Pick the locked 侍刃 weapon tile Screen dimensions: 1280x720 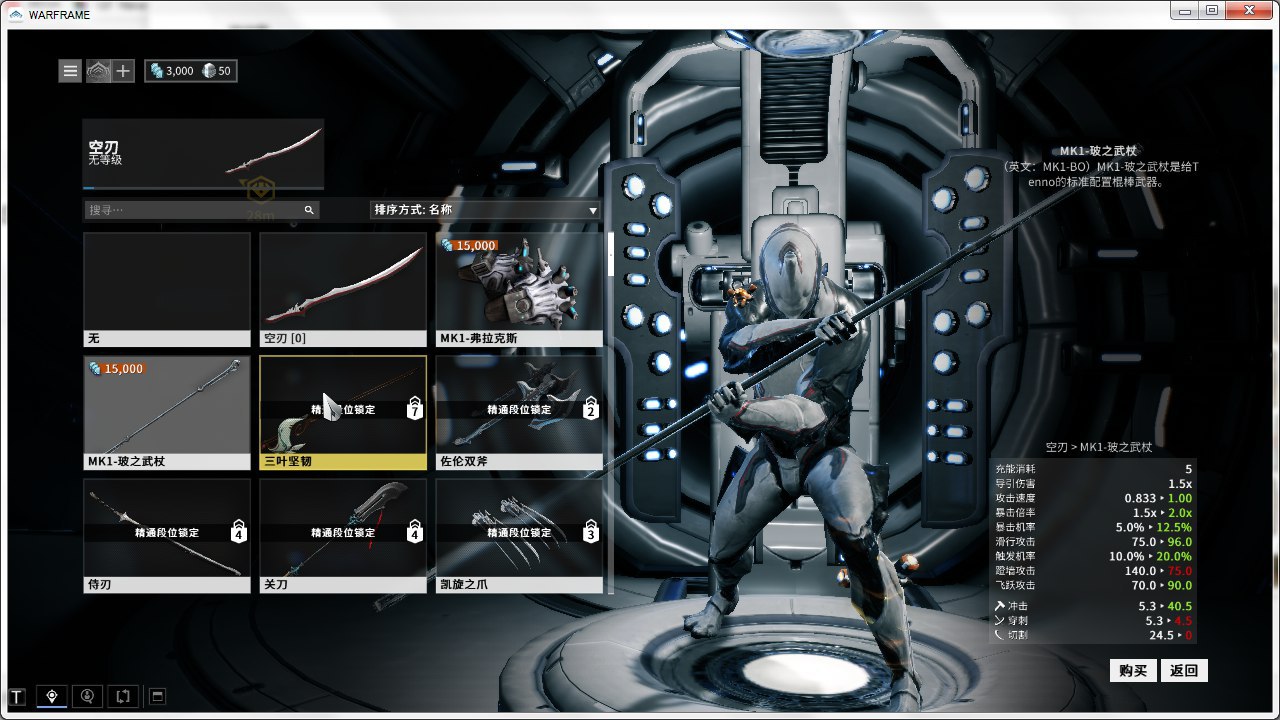click(167, 536)
